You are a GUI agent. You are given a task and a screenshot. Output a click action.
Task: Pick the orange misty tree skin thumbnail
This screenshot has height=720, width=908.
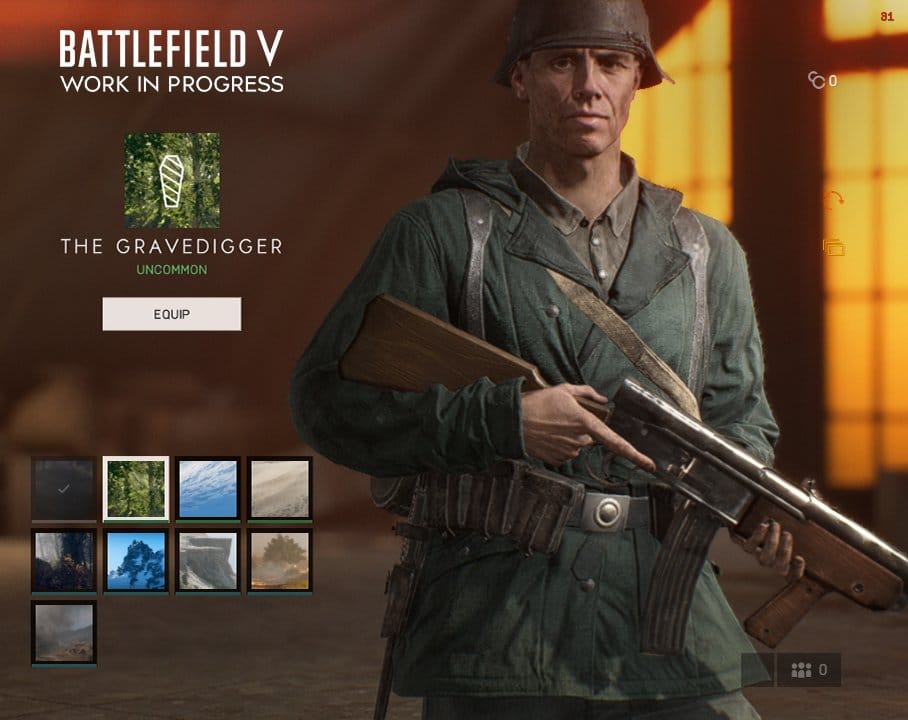(280, 561)
